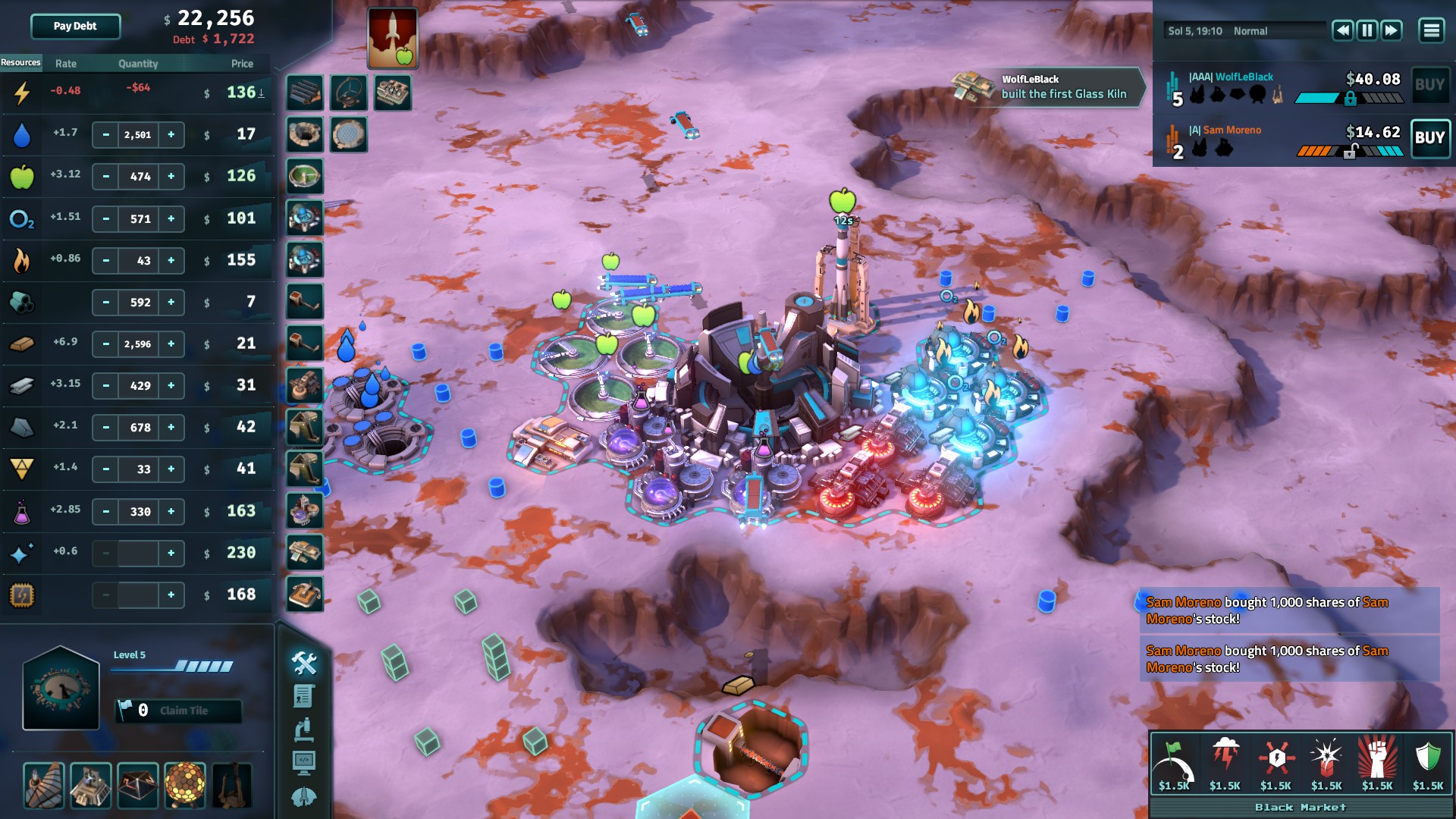The height and width of the screenshot is (819, 1456).
Task: Open the offworld launch rocket icon
Action: [x=392, y=37]
